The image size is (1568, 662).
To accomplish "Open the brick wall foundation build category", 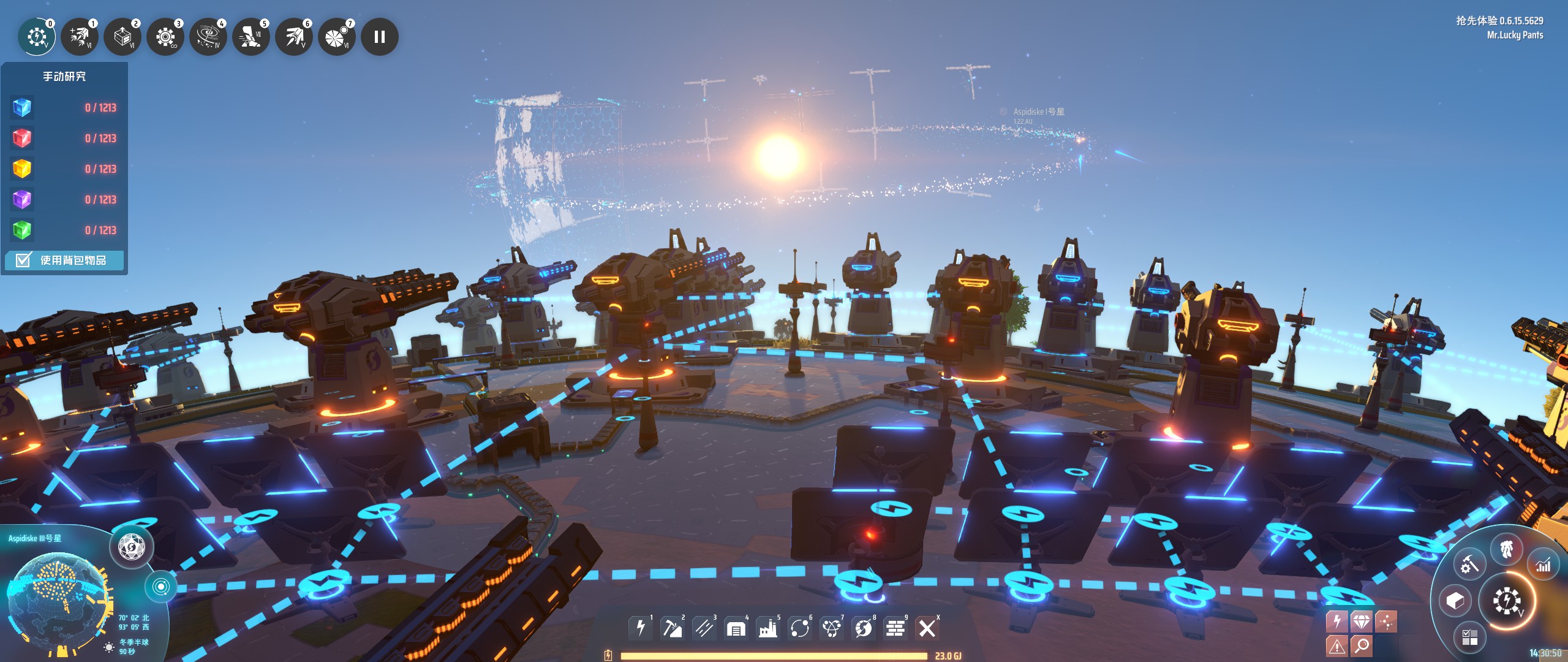I will tap(895, 628).
